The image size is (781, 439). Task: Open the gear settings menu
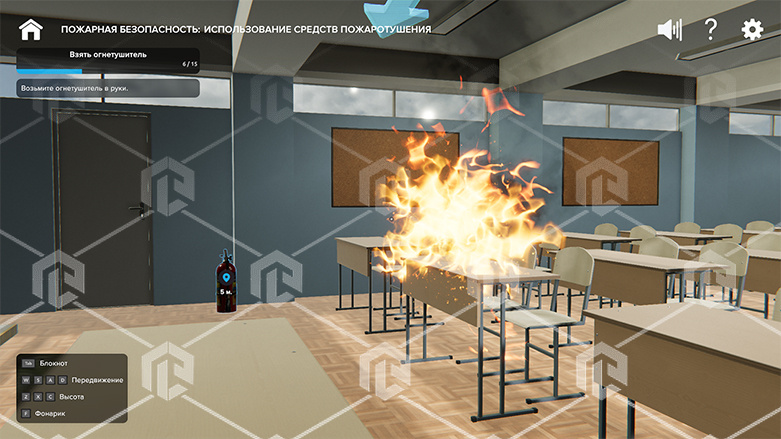tap(752, 30)
